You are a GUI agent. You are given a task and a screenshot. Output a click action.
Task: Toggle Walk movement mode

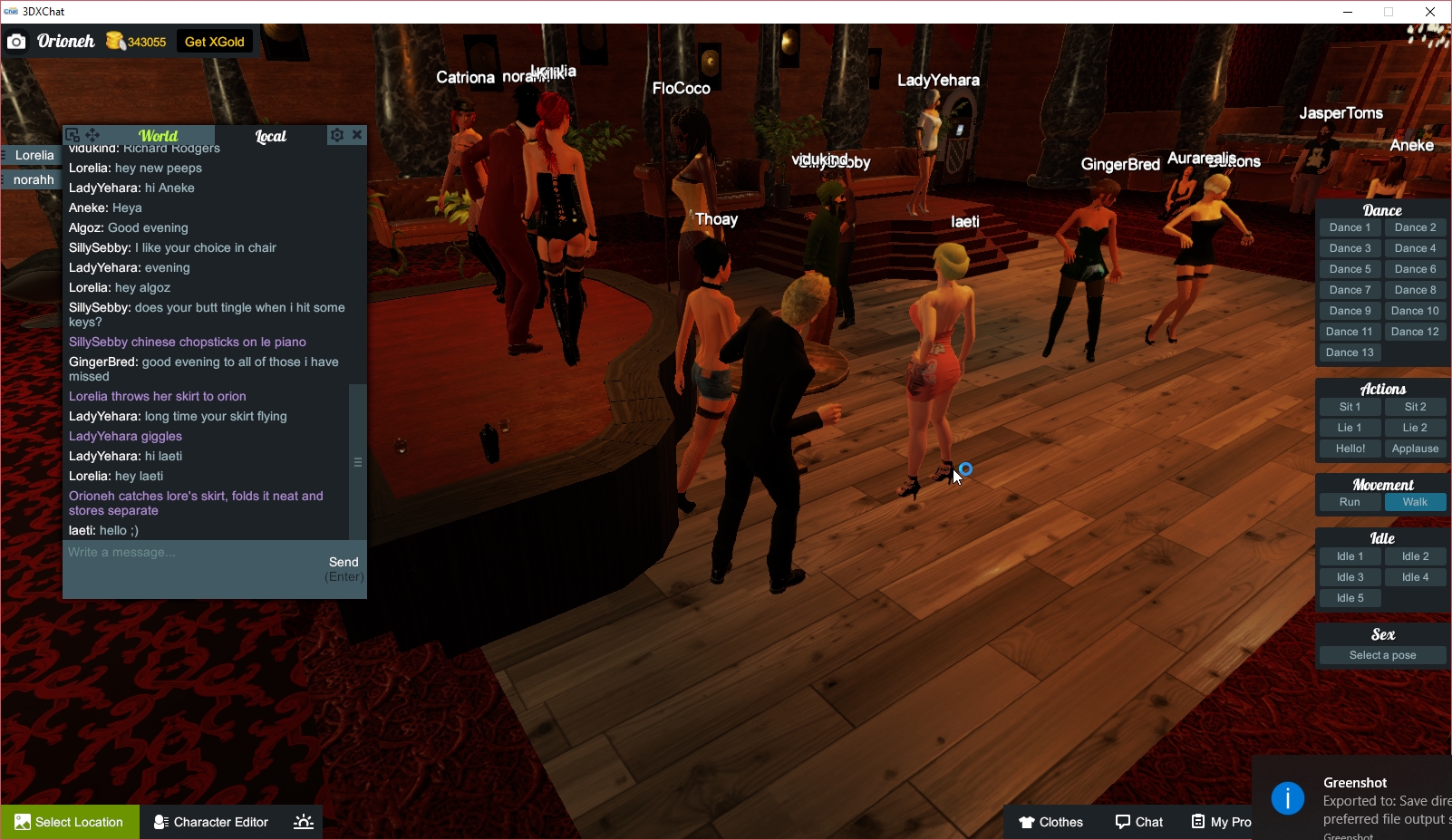coord(1415,501)
